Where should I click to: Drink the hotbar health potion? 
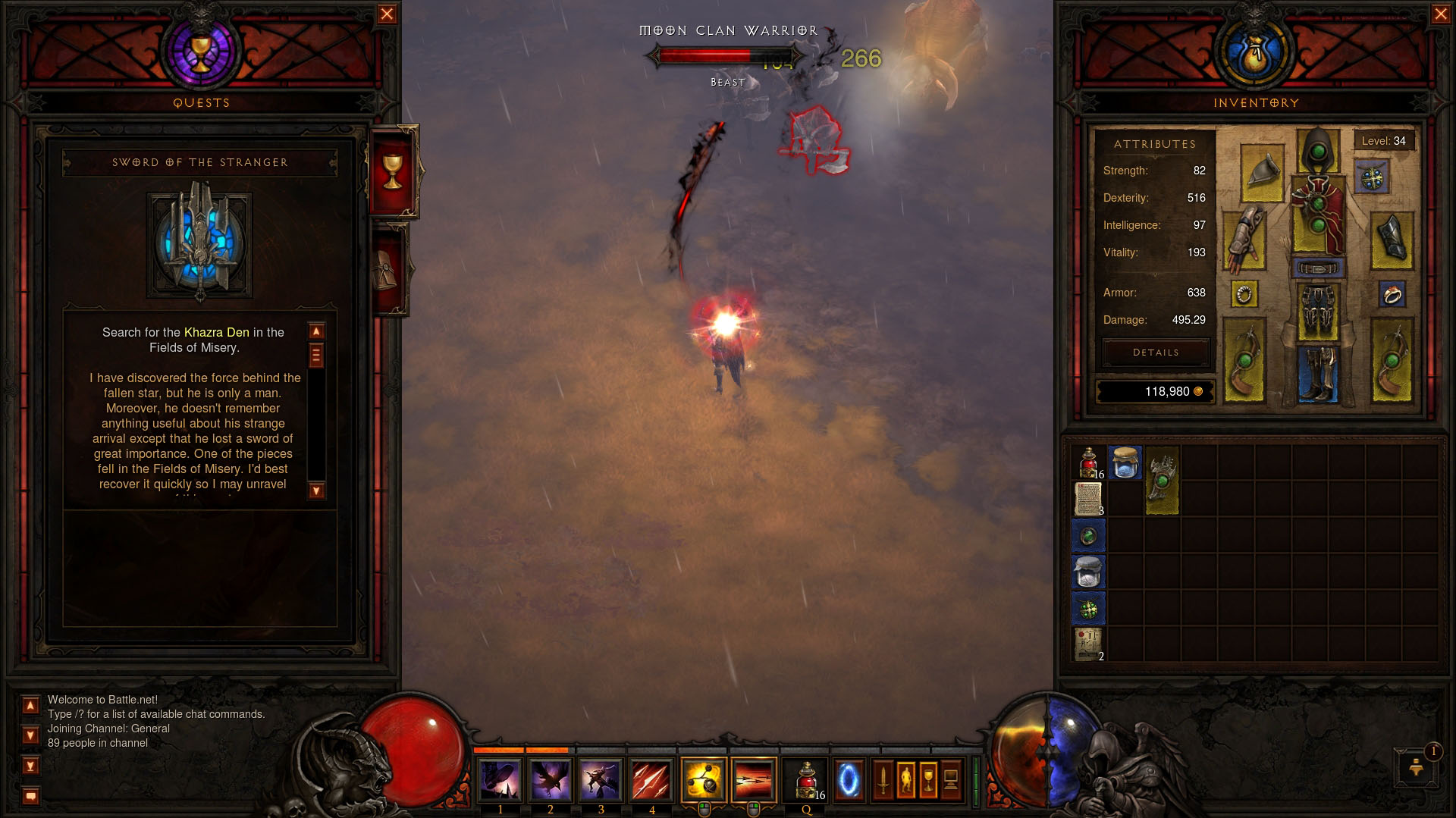point(807,779)
